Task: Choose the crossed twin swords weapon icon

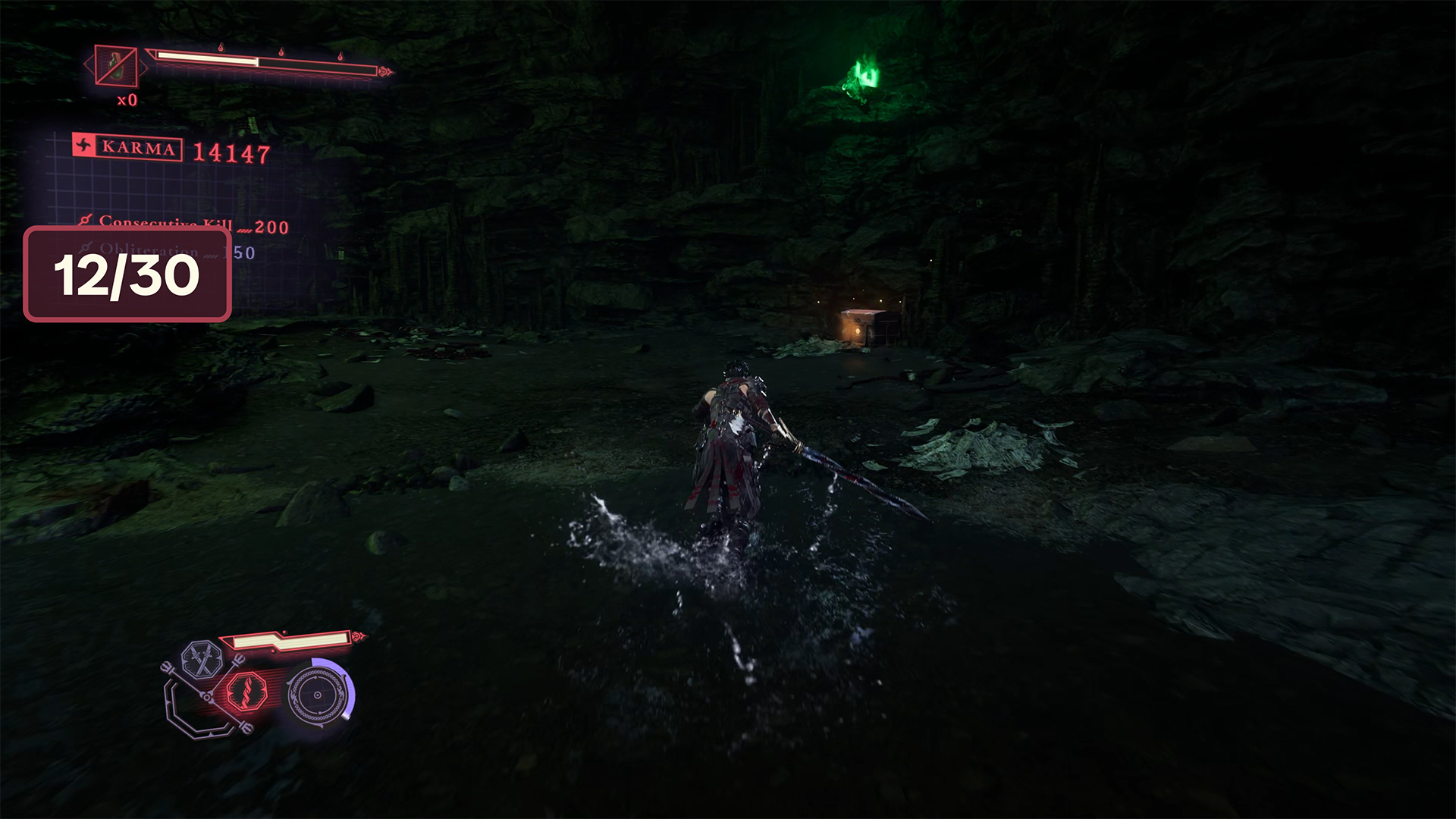Action: point(201,658)
